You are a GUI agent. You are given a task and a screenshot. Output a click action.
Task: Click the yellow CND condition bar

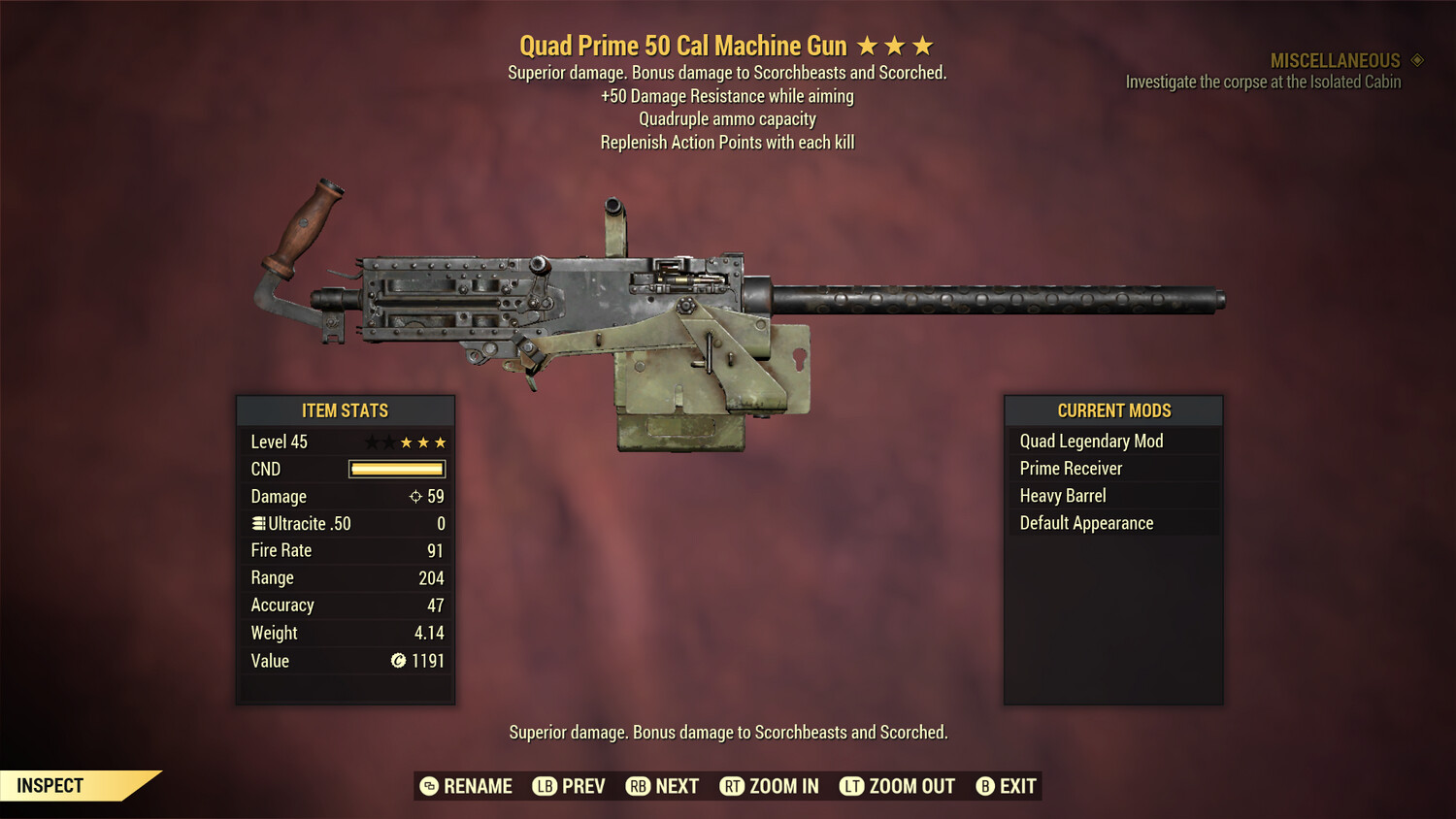(x=396, y=469)
